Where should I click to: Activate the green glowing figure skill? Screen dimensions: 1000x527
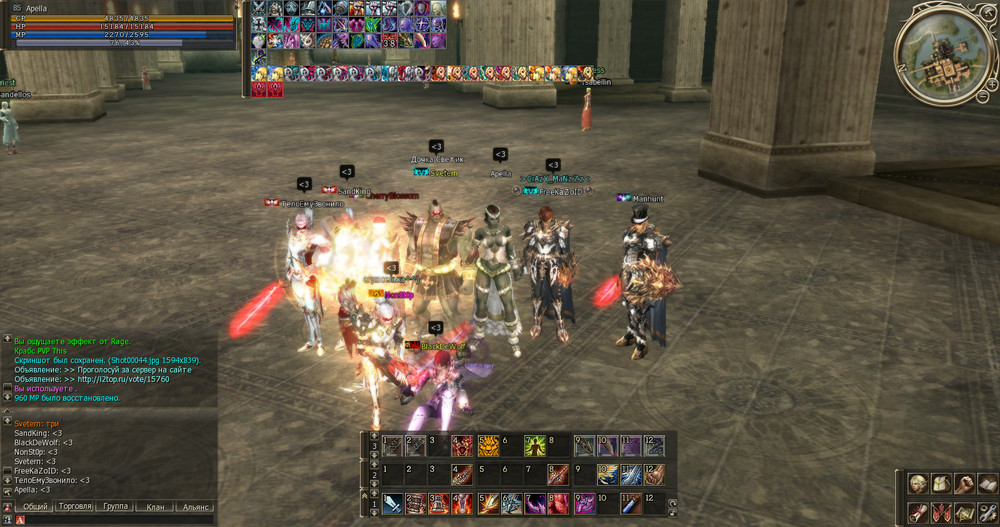536,447
